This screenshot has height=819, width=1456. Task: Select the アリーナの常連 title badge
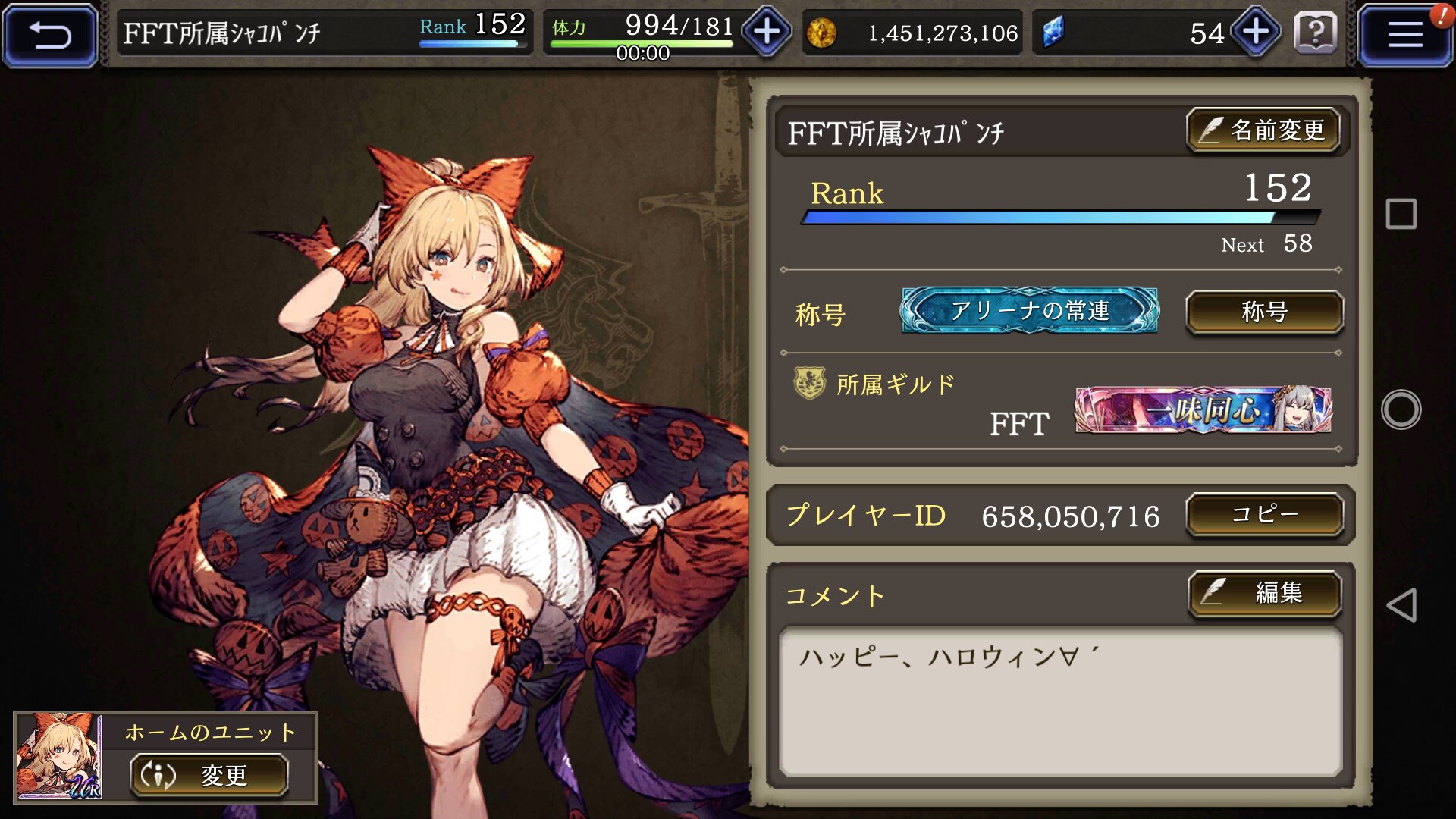(x=1029, y=311)
